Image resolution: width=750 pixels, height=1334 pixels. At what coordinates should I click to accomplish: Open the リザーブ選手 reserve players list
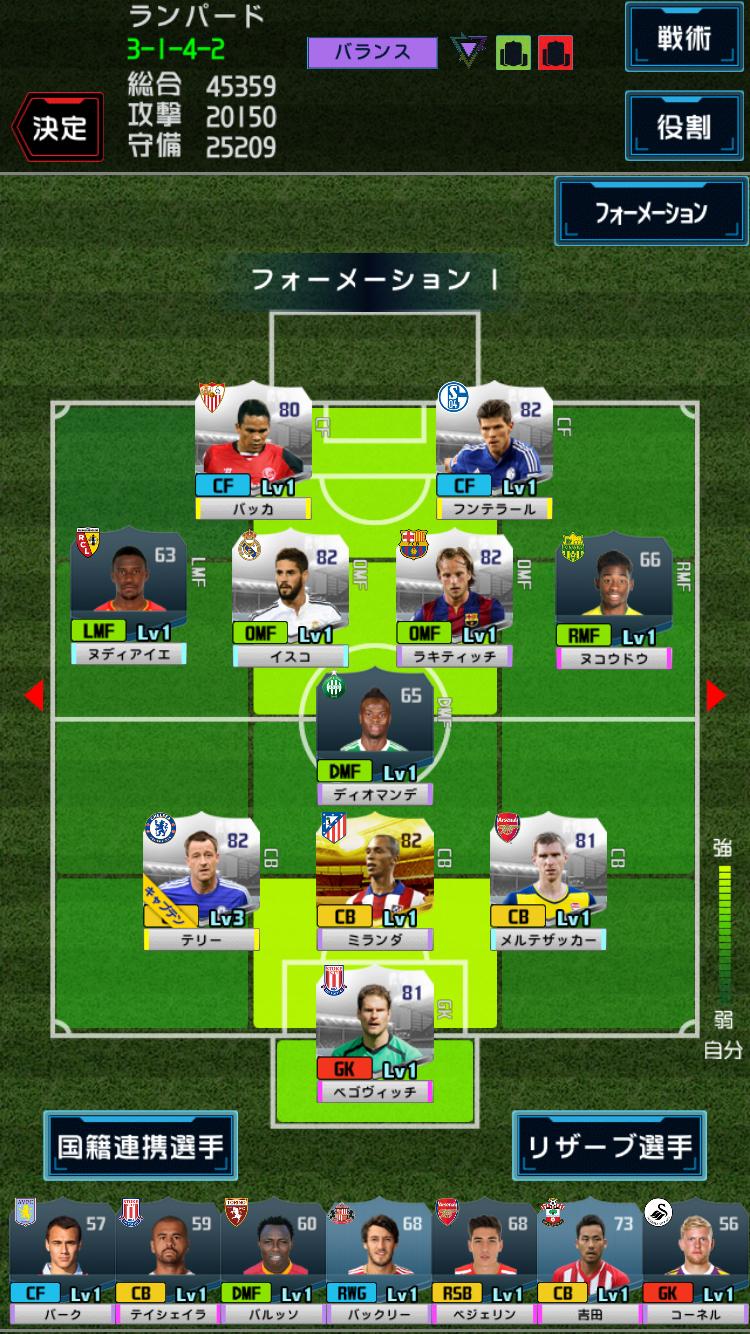click(610, 1146)
